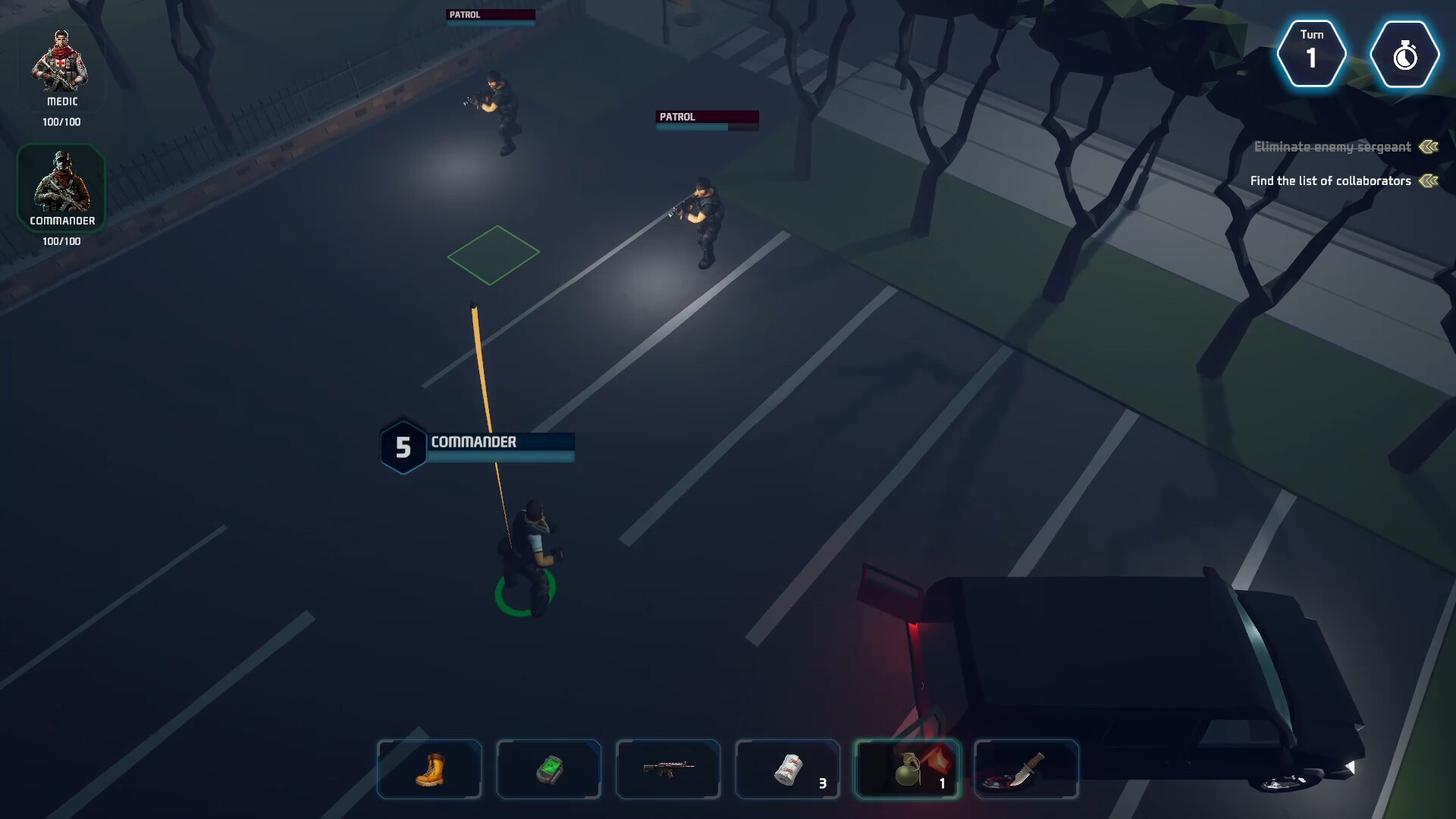Equip the assault rifle from the hotbar
This screenshot has height=819, width=1456.
point(667,769)
